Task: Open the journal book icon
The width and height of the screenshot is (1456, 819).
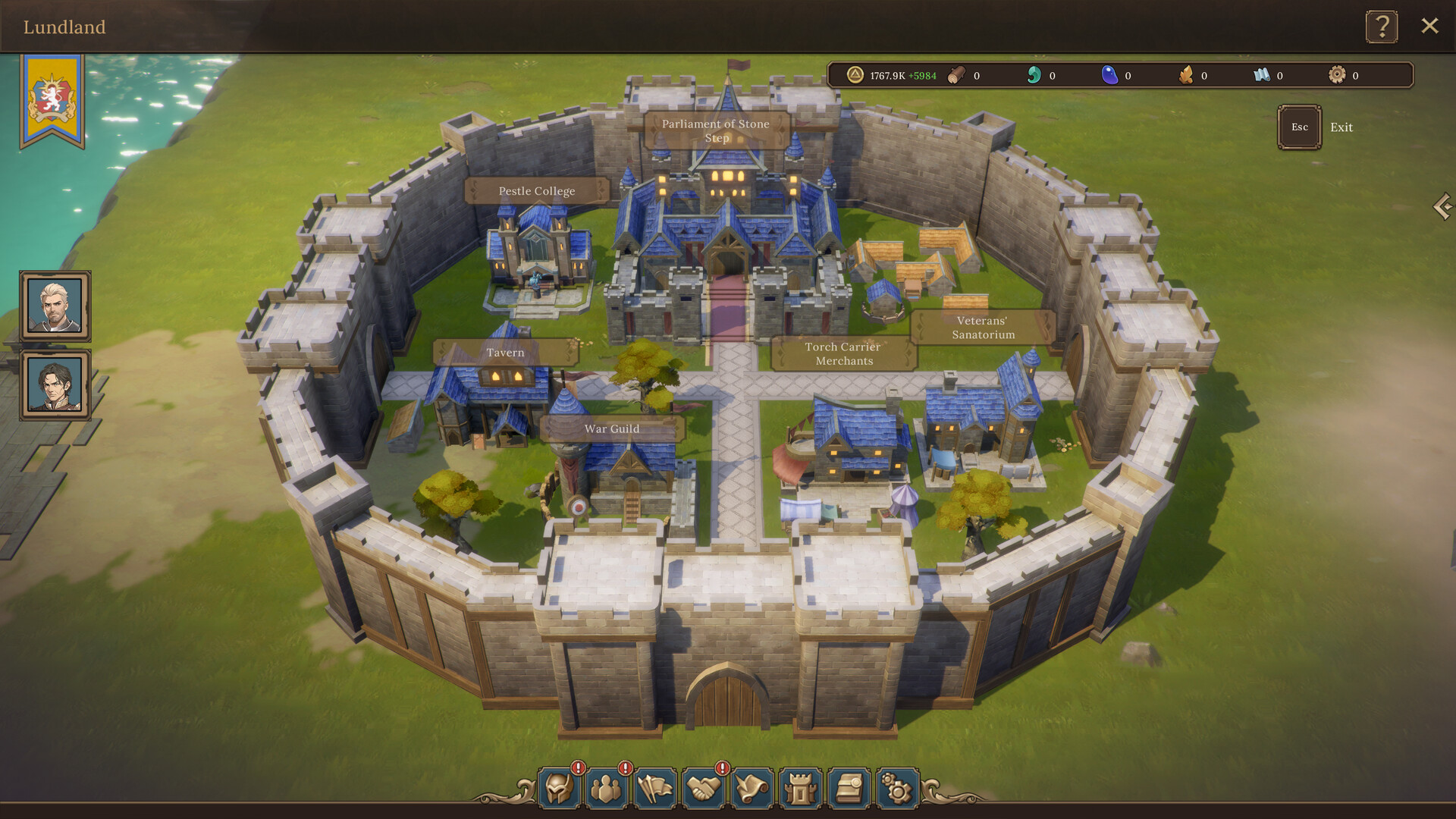Action: [850, 789]
